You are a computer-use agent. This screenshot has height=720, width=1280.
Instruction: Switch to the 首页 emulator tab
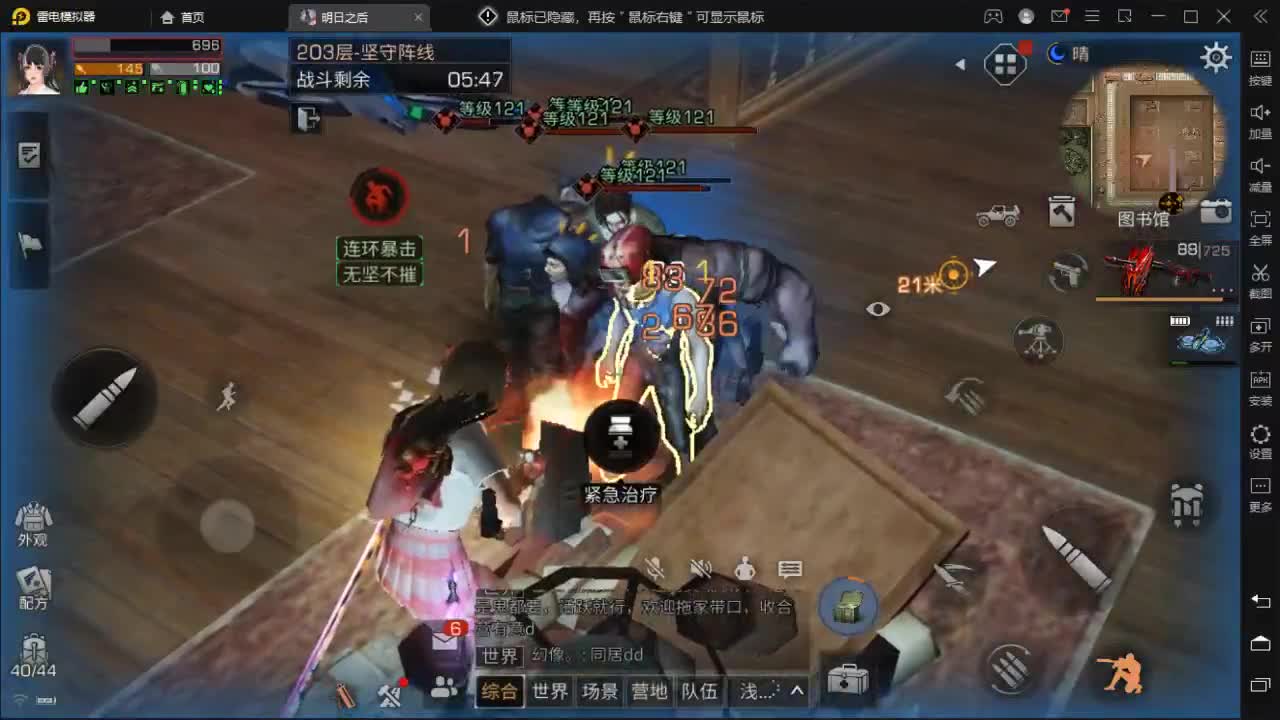click(178, 17)
